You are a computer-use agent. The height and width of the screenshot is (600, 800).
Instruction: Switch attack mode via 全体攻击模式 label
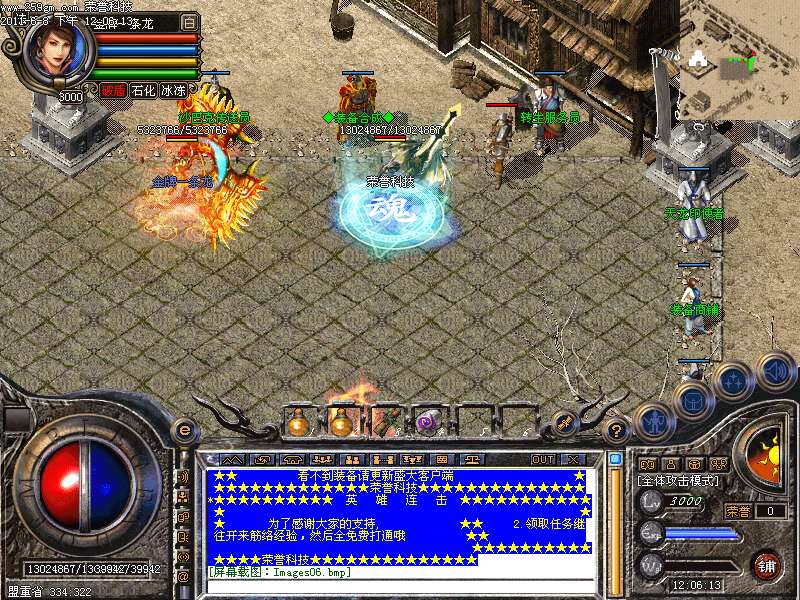pos(677,481)
